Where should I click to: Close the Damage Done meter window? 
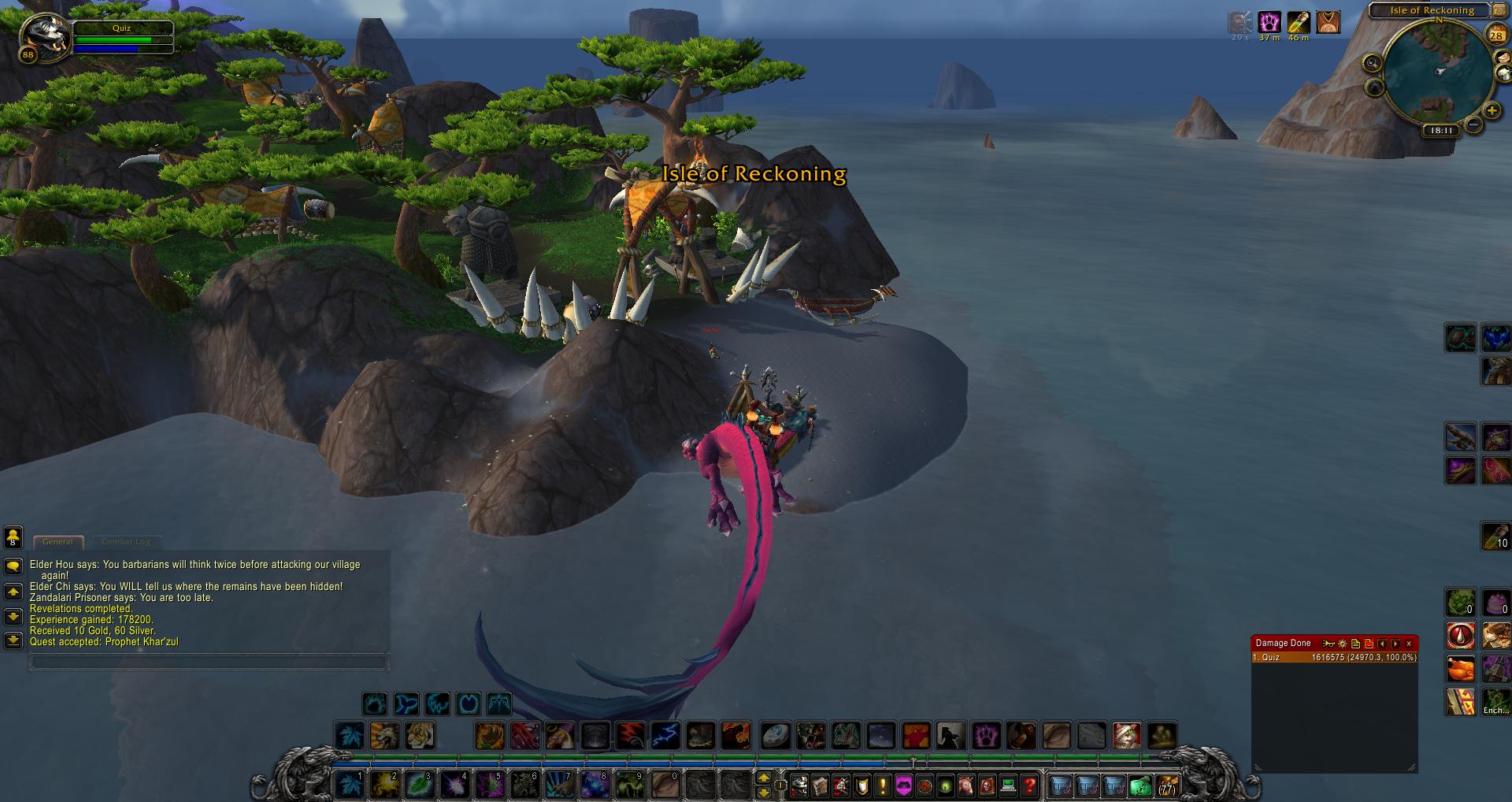[1409, 644]
